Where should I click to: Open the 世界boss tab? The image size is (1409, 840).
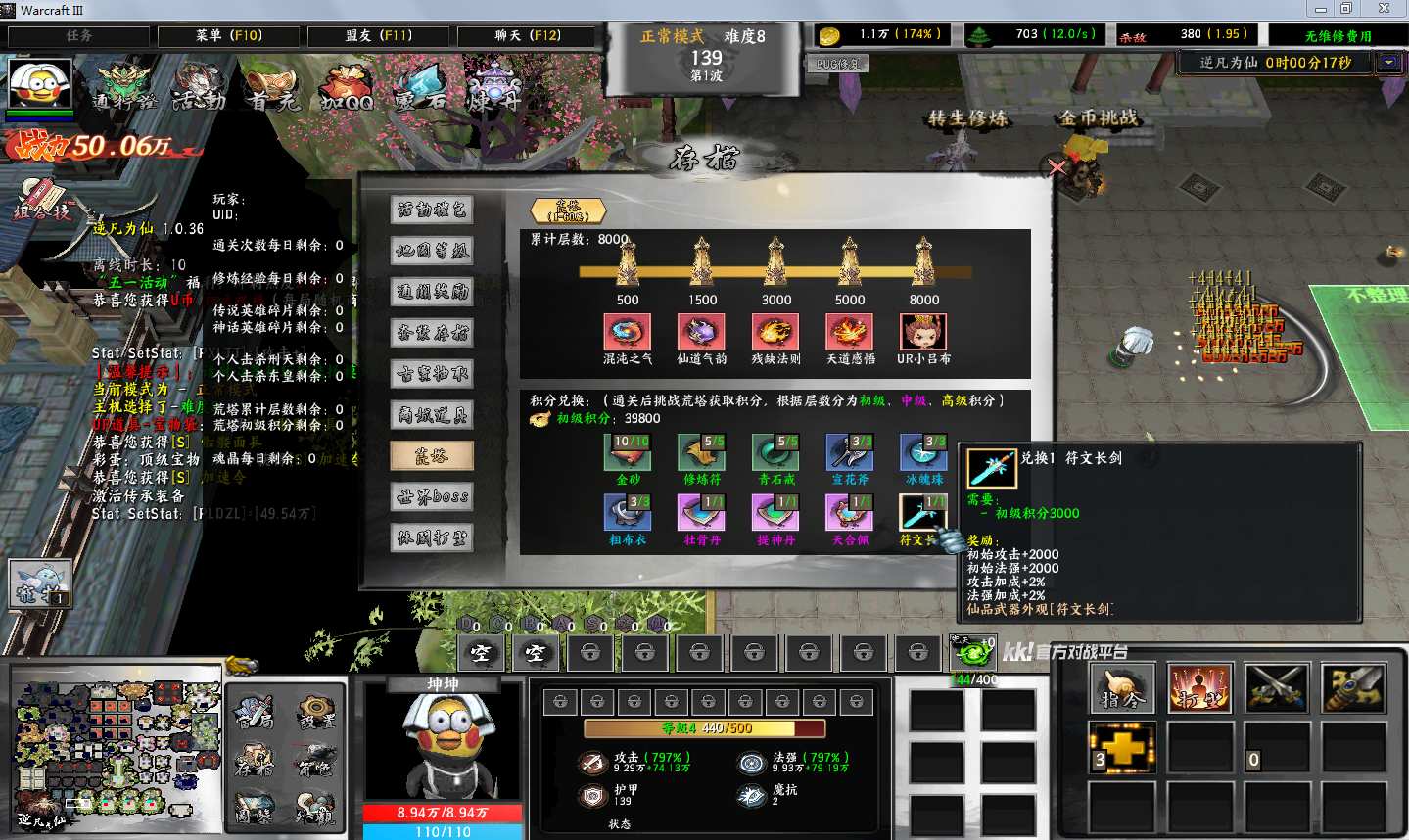pyautogui.click(x=432, y=496)
